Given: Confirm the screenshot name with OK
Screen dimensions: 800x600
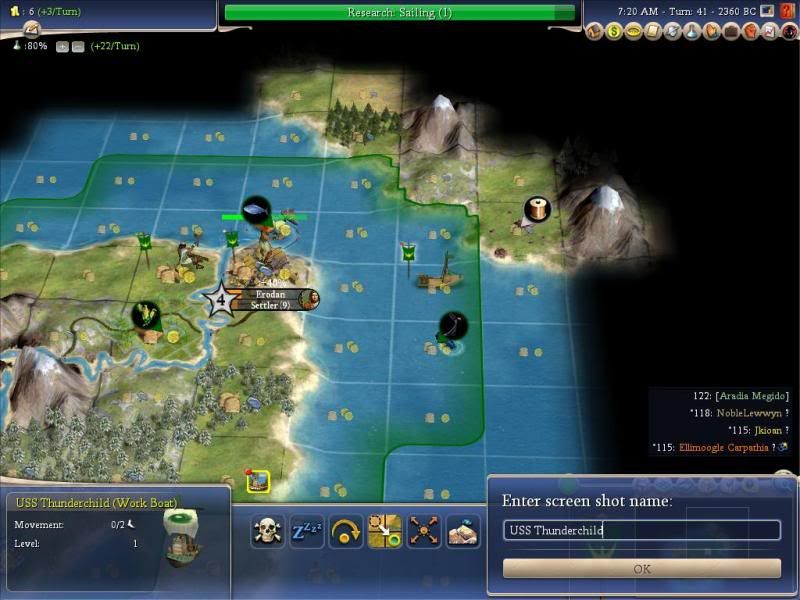Looking at the screenshot, I should [642, 568].
